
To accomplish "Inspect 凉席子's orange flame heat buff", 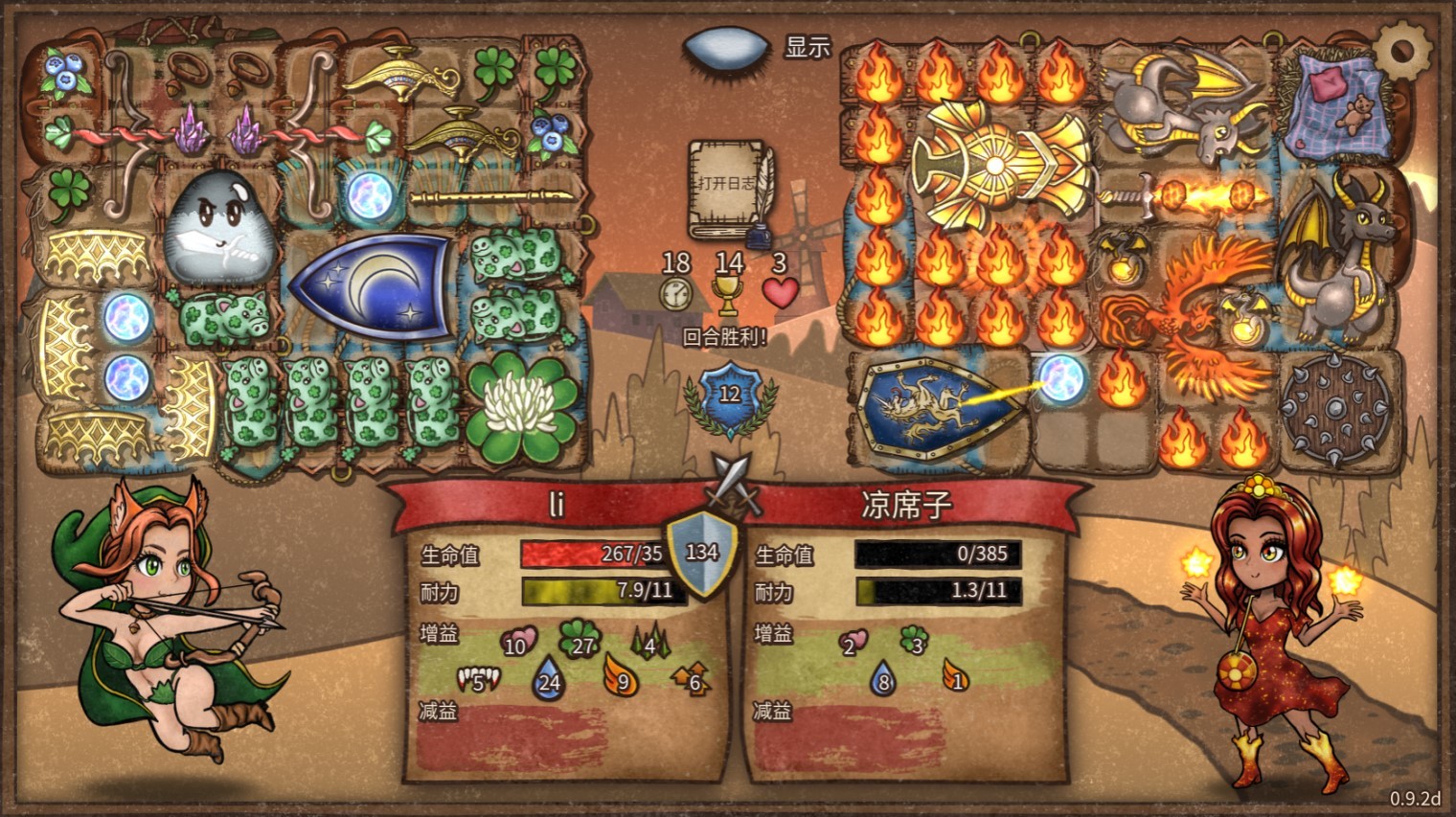I will pyautogui.click(x=954, y=677).
